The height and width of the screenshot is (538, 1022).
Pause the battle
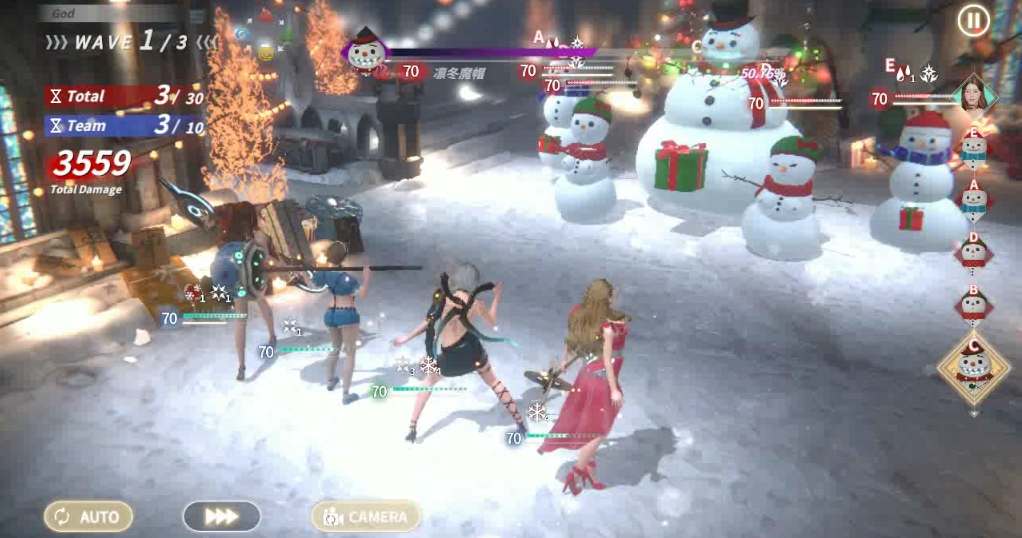coord(973,20)
